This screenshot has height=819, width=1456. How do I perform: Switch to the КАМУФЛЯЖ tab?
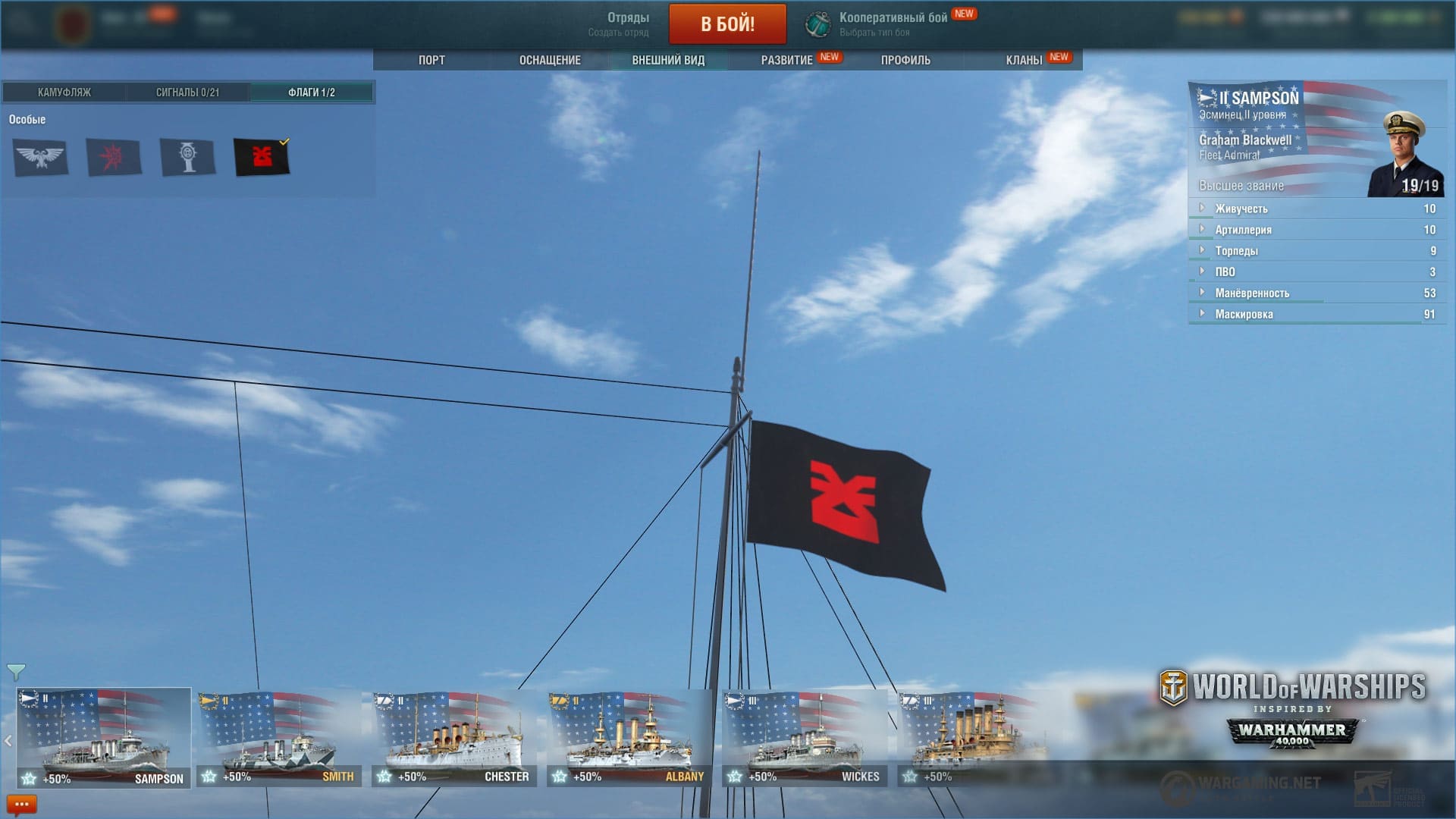(x=64, y=93)
